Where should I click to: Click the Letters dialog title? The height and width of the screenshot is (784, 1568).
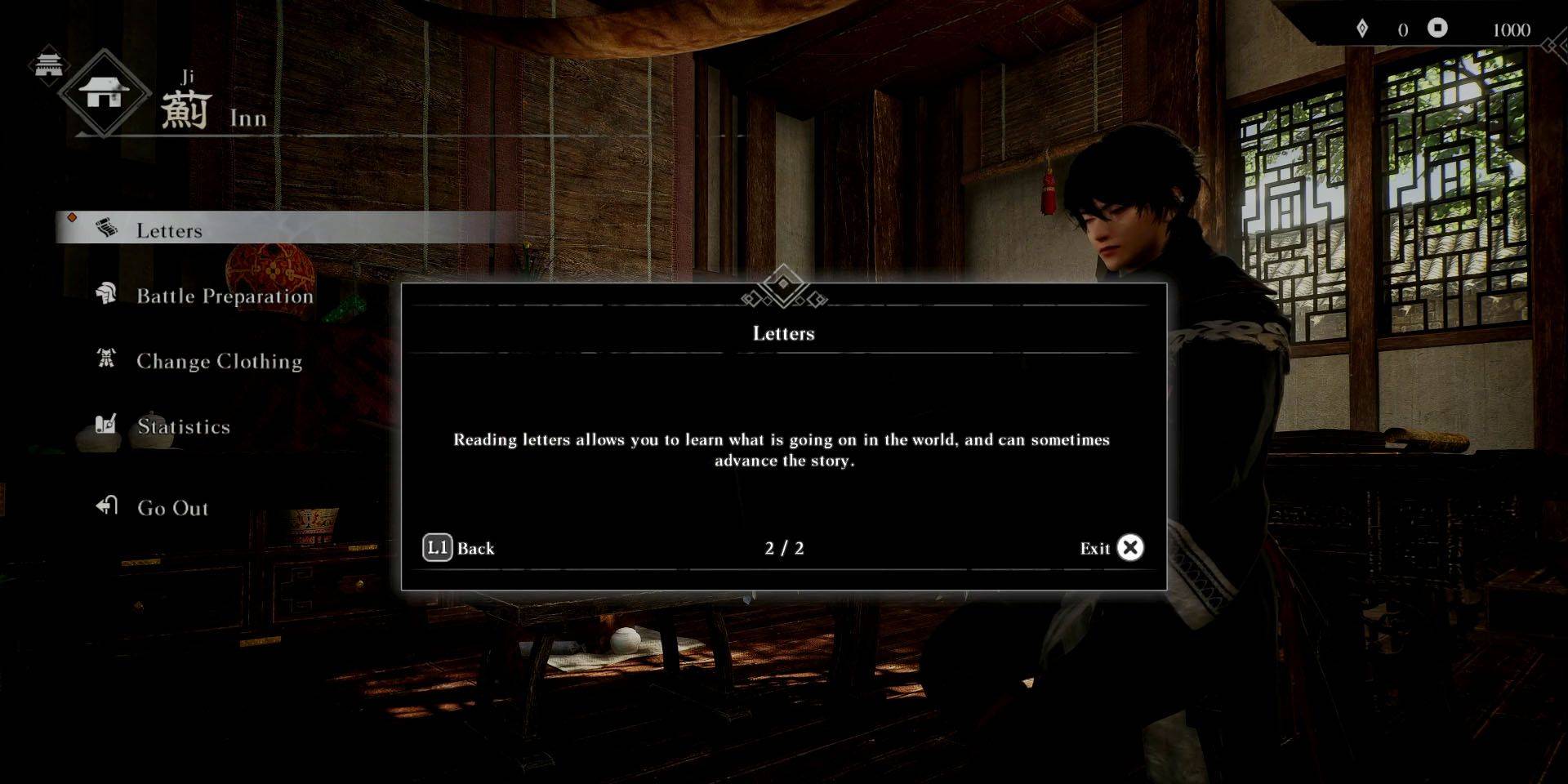(x=783, y=333)
